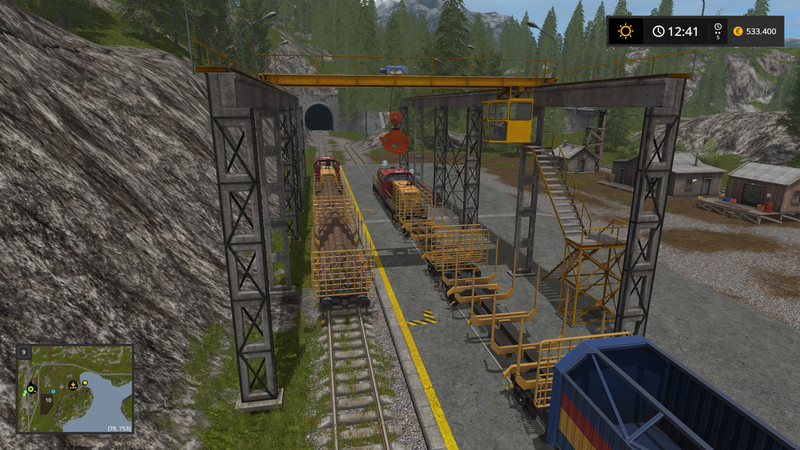
Task: Click field number 10 on the minimap
Action: click(46, 399)
